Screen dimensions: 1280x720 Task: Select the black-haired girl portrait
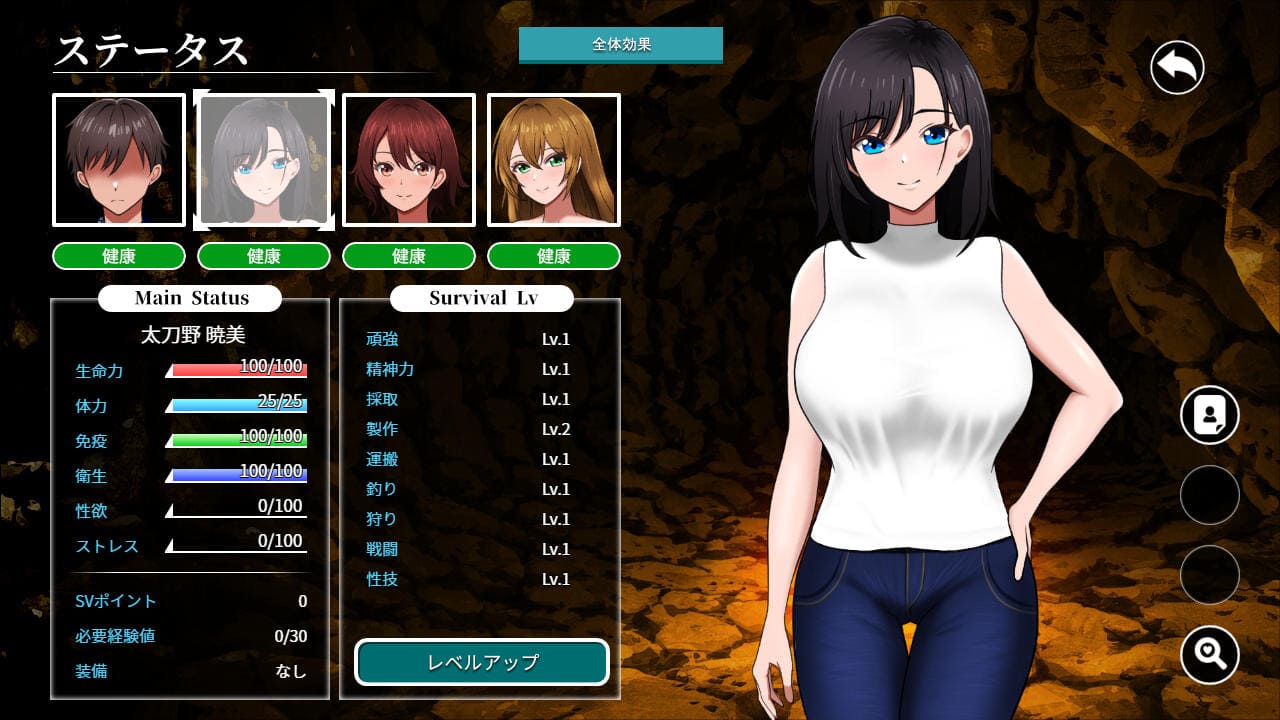click(x=264, y=160)
